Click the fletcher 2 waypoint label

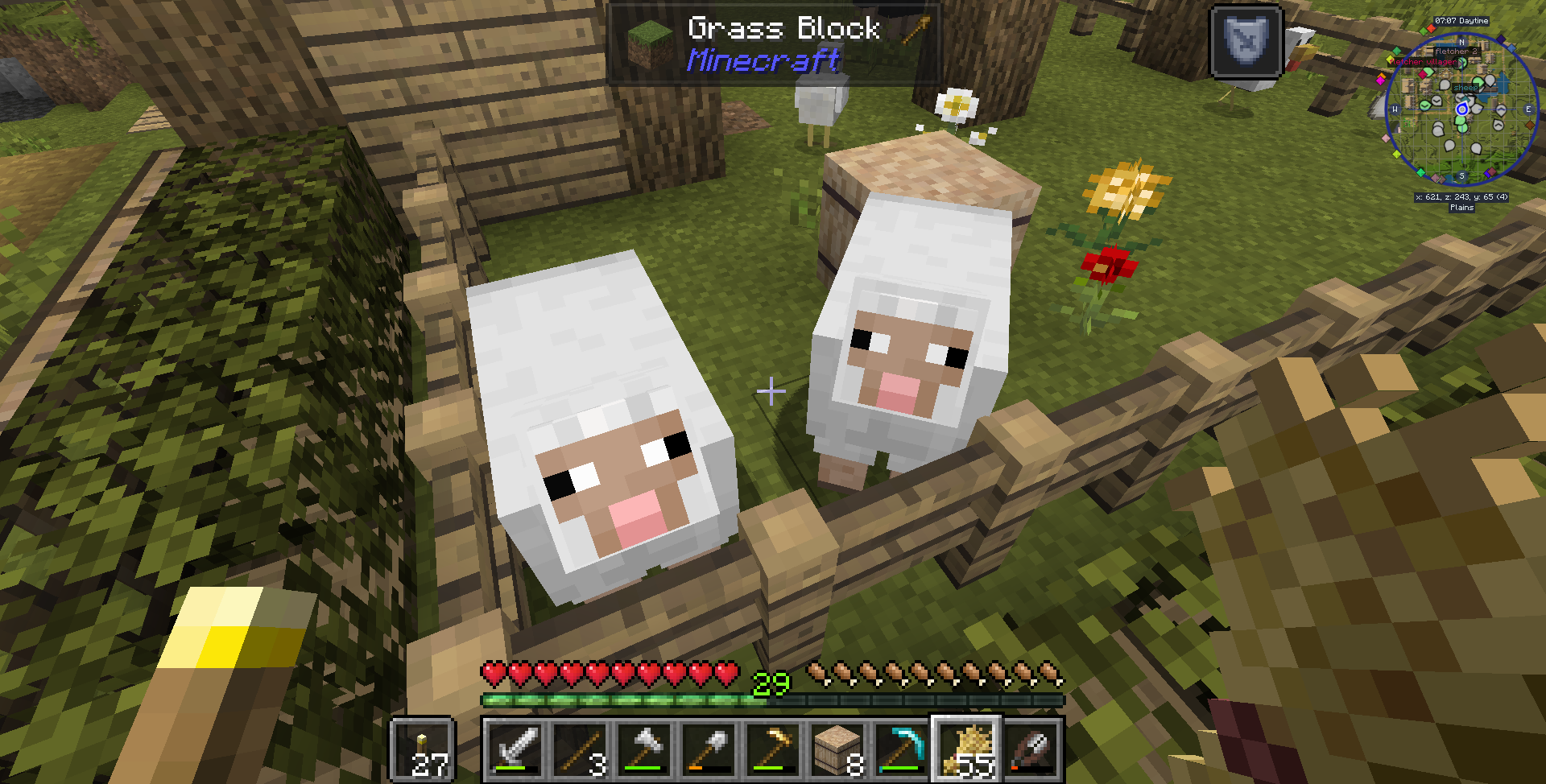[1457, 51]
